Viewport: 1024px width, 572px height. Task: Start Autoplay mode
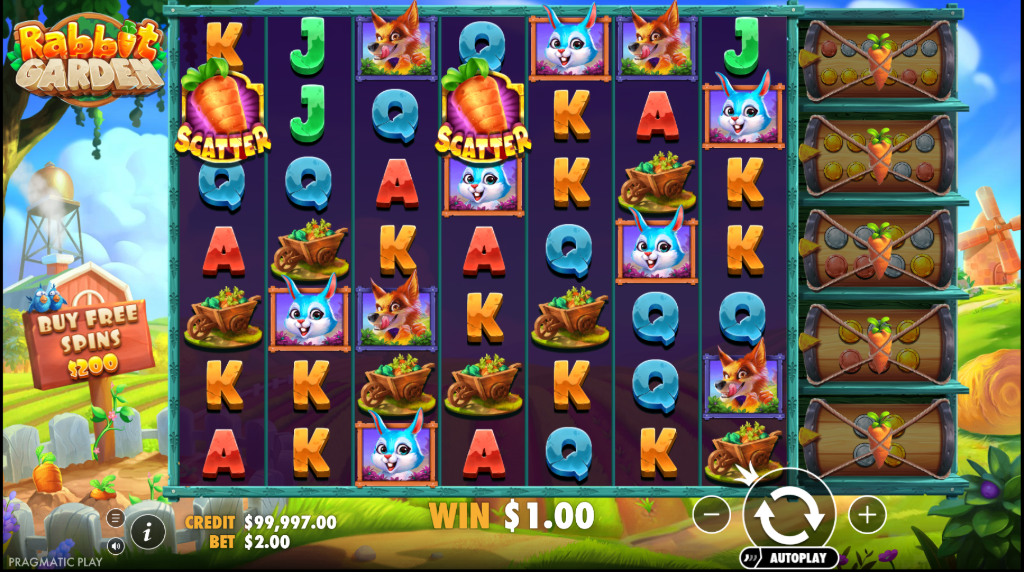click(789, 558)
